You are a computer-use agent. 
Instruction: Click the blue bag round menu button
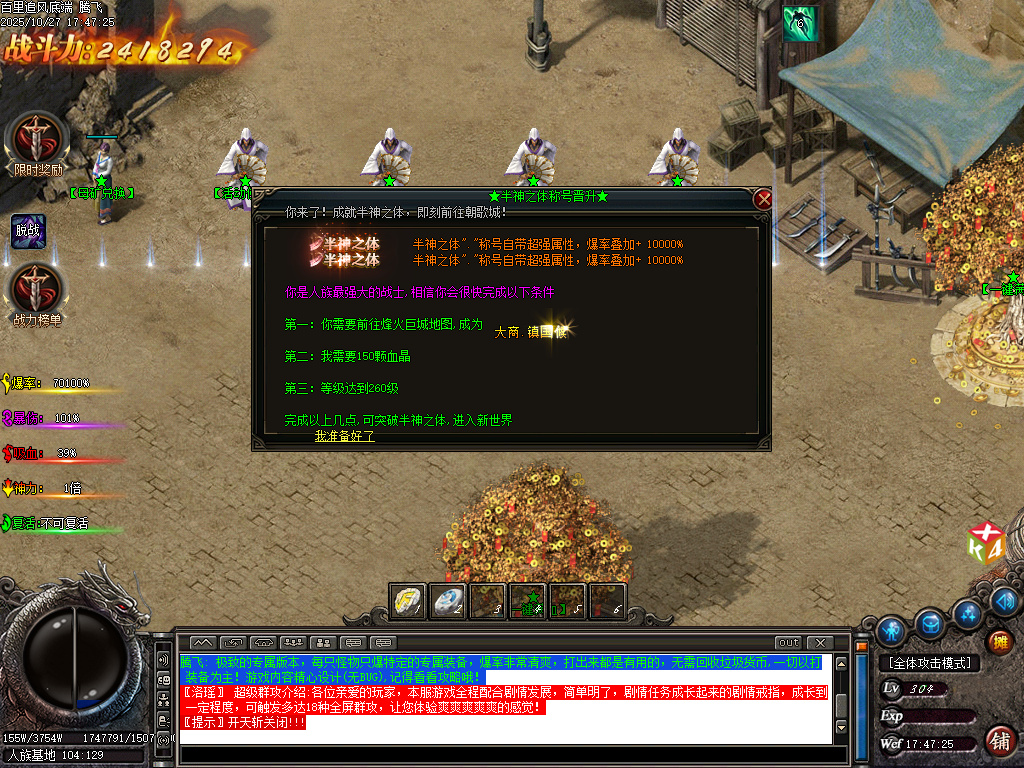click(x=932, y=624)
